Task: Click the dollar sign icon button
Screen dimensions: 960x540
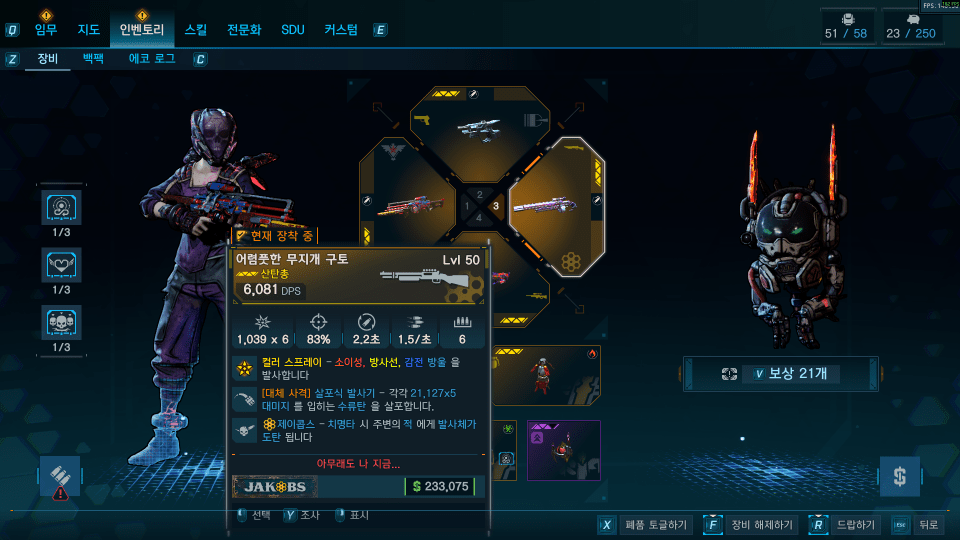Action: 899,477
